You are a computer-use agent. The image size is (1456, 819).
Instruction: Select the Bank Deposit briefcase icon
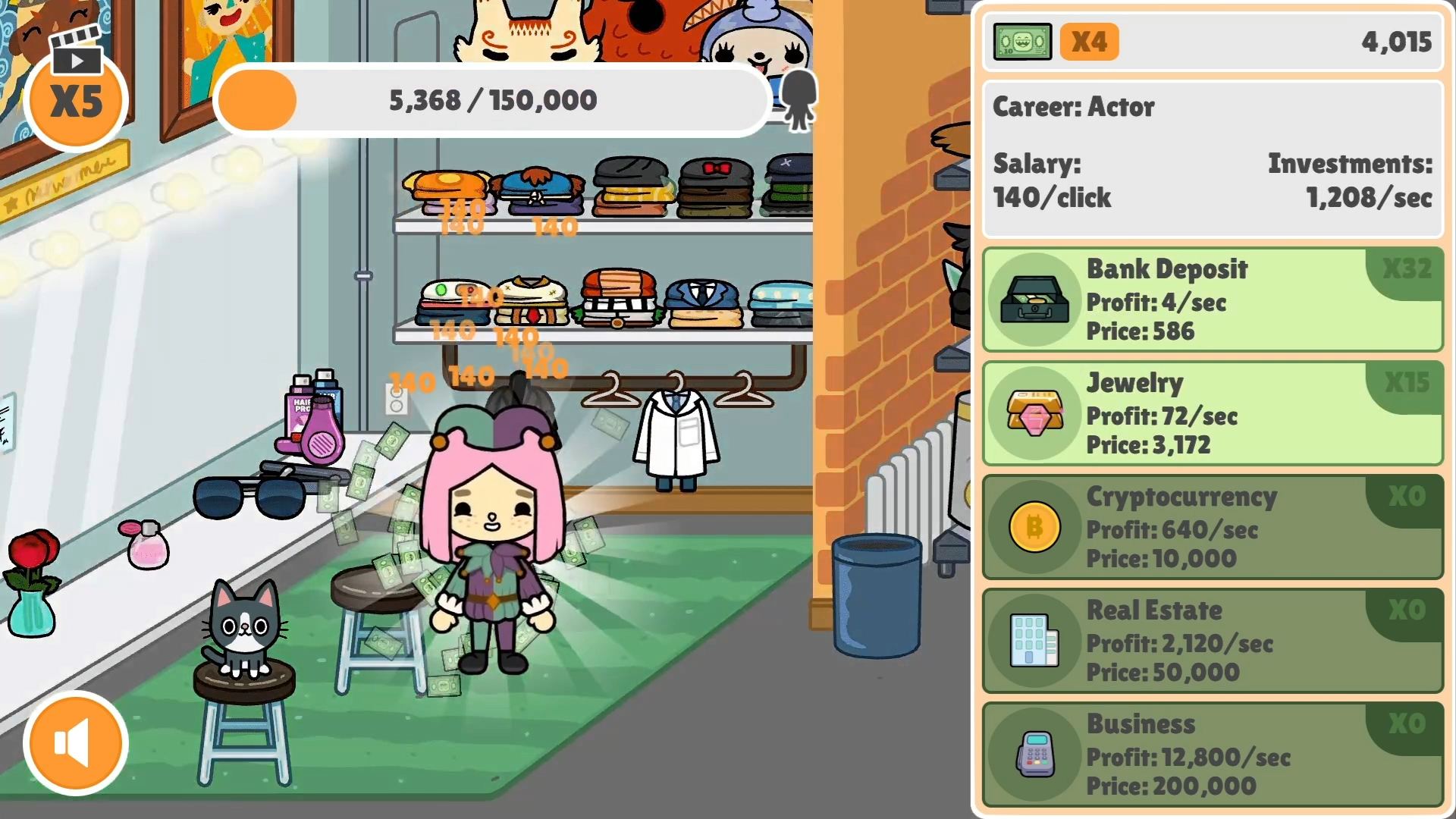(x=1035, y=300)
